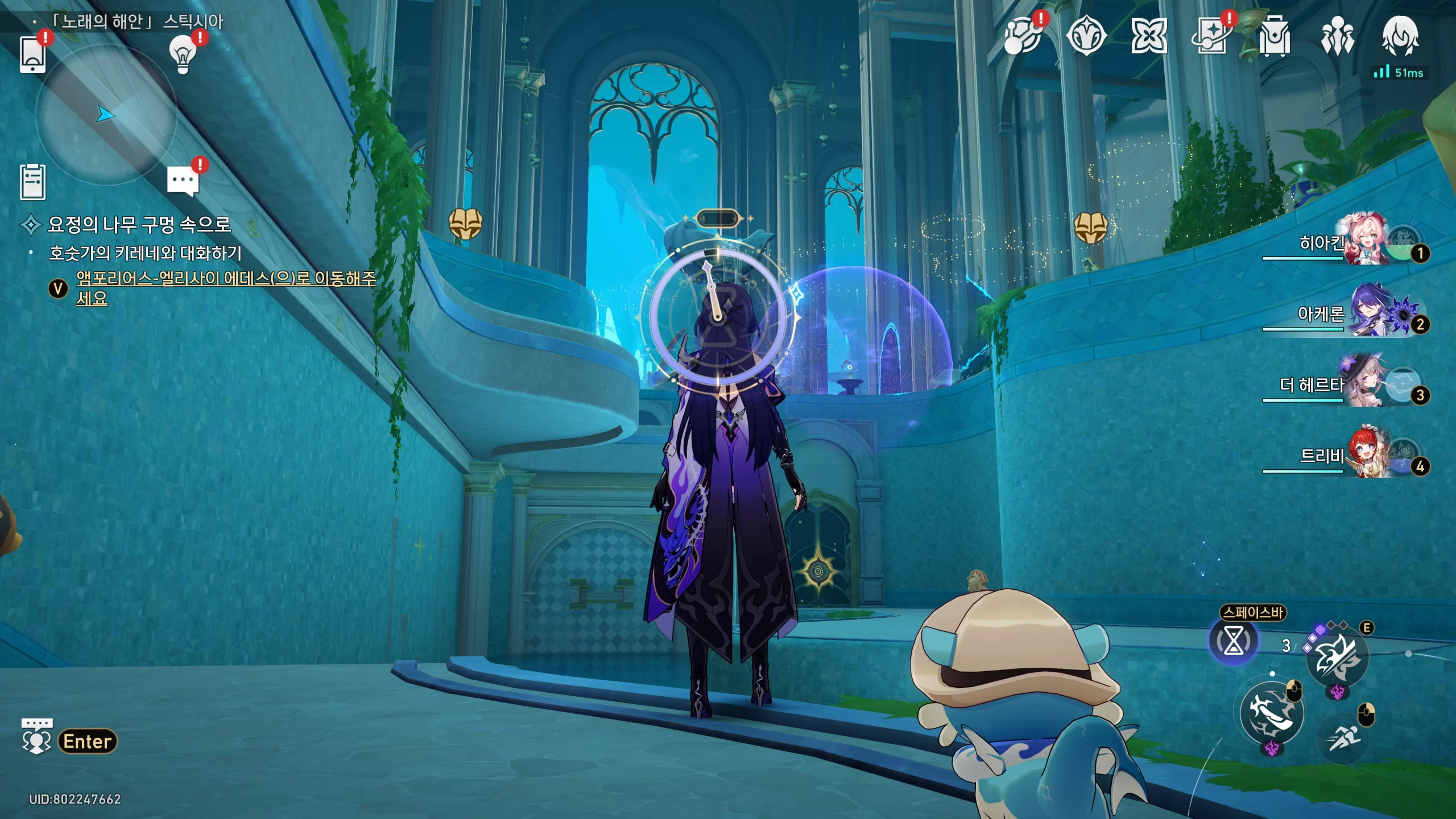Switch to party member 트리비

click(1365, 456)
